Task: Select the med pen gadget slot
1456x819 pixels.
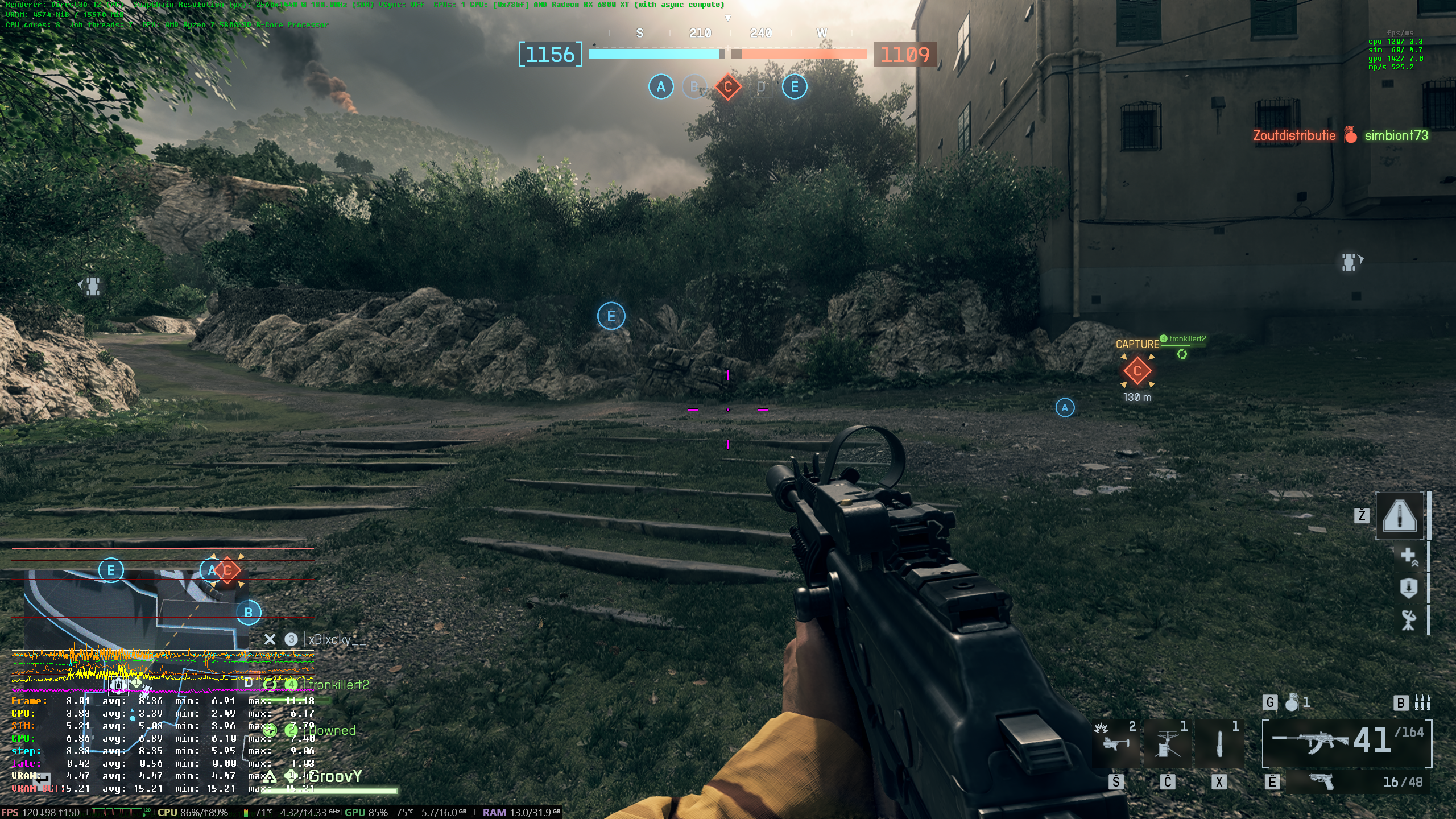Action: pyautogui.click(x=1219, y=742)
